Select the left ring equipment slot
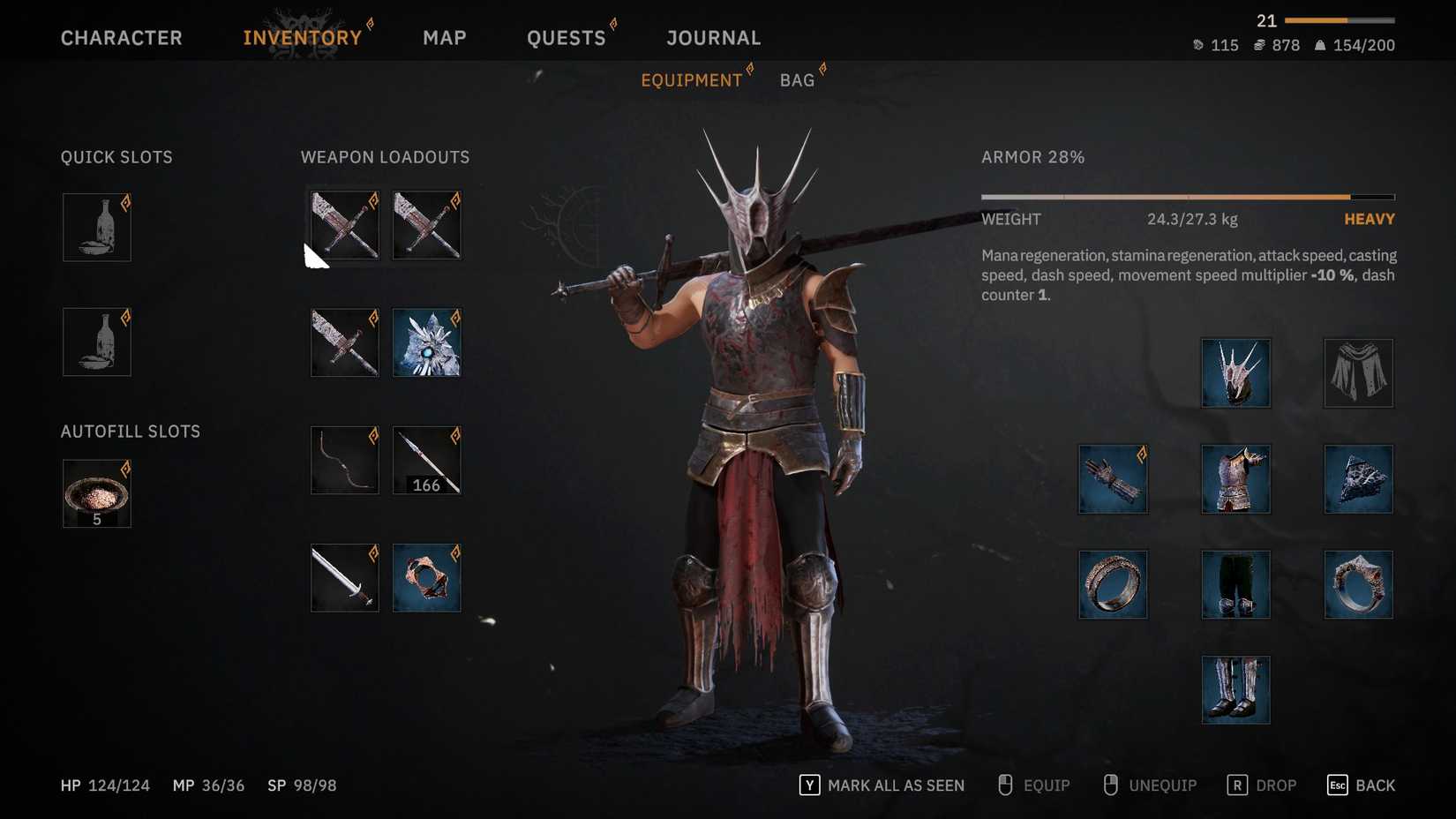This screenshot has height=819, width=1456. point(1113,583)
